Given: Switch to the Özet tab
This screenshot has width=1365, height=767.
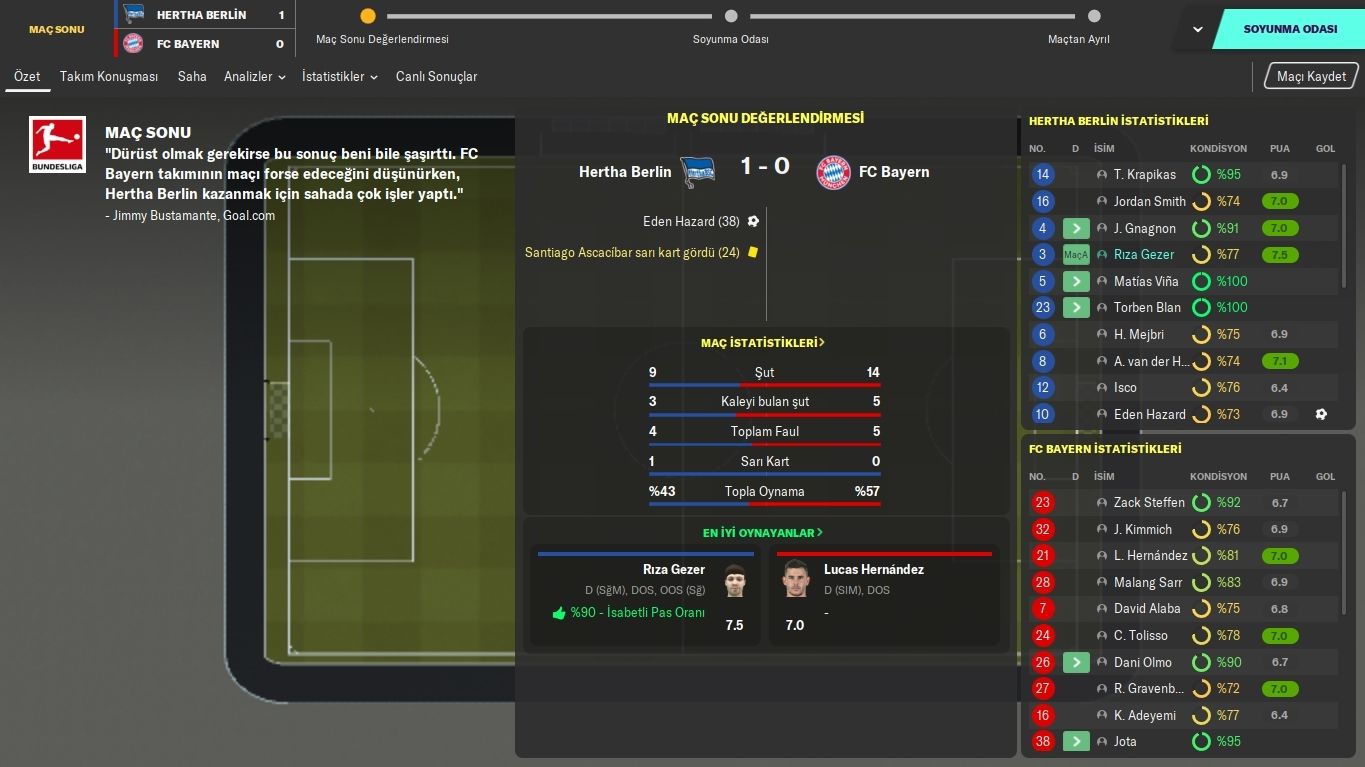Looking at the screenshot, I should pyautogui.click(x=27, y=76).
